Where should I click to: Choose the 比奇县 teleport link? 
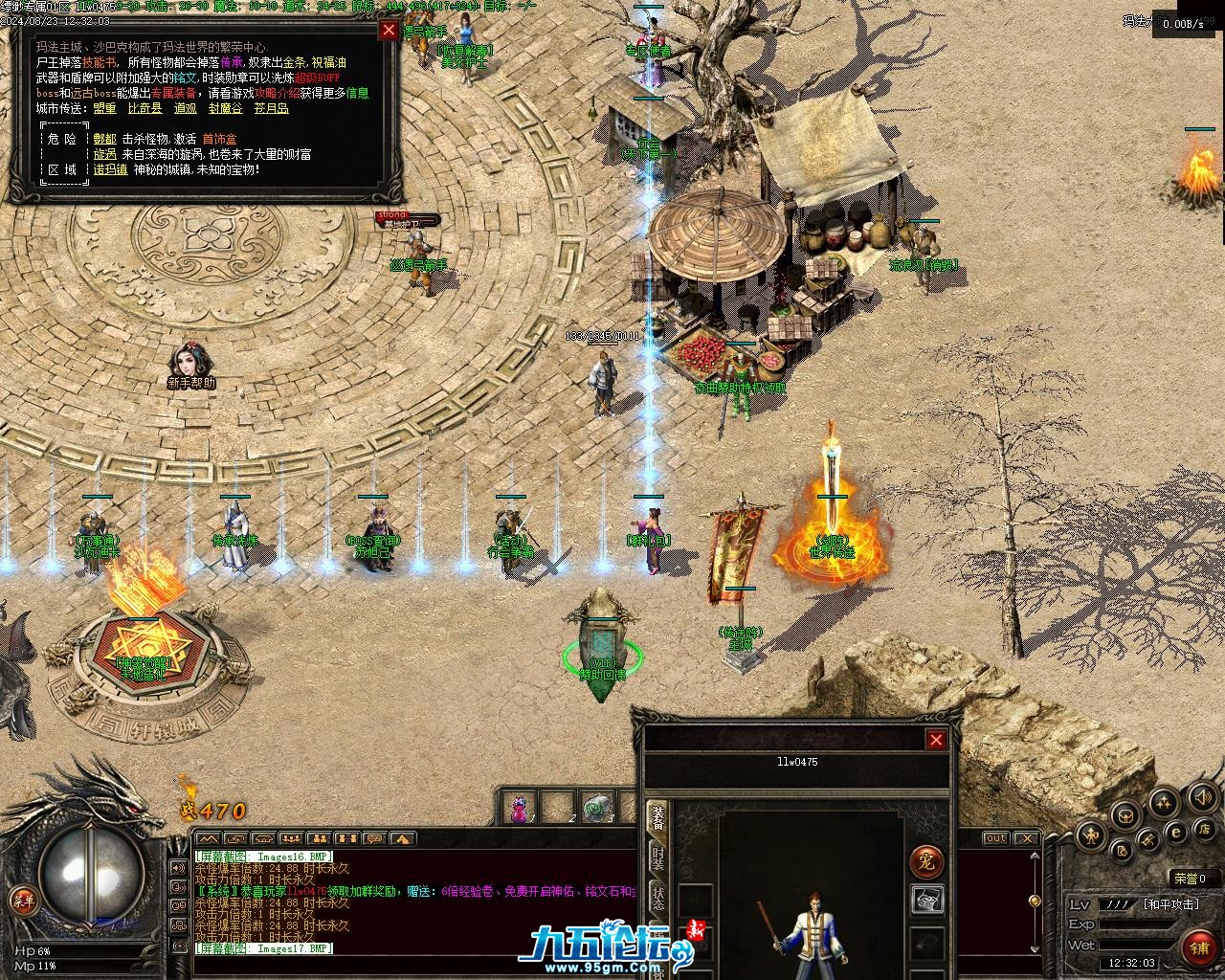point(145,109)
